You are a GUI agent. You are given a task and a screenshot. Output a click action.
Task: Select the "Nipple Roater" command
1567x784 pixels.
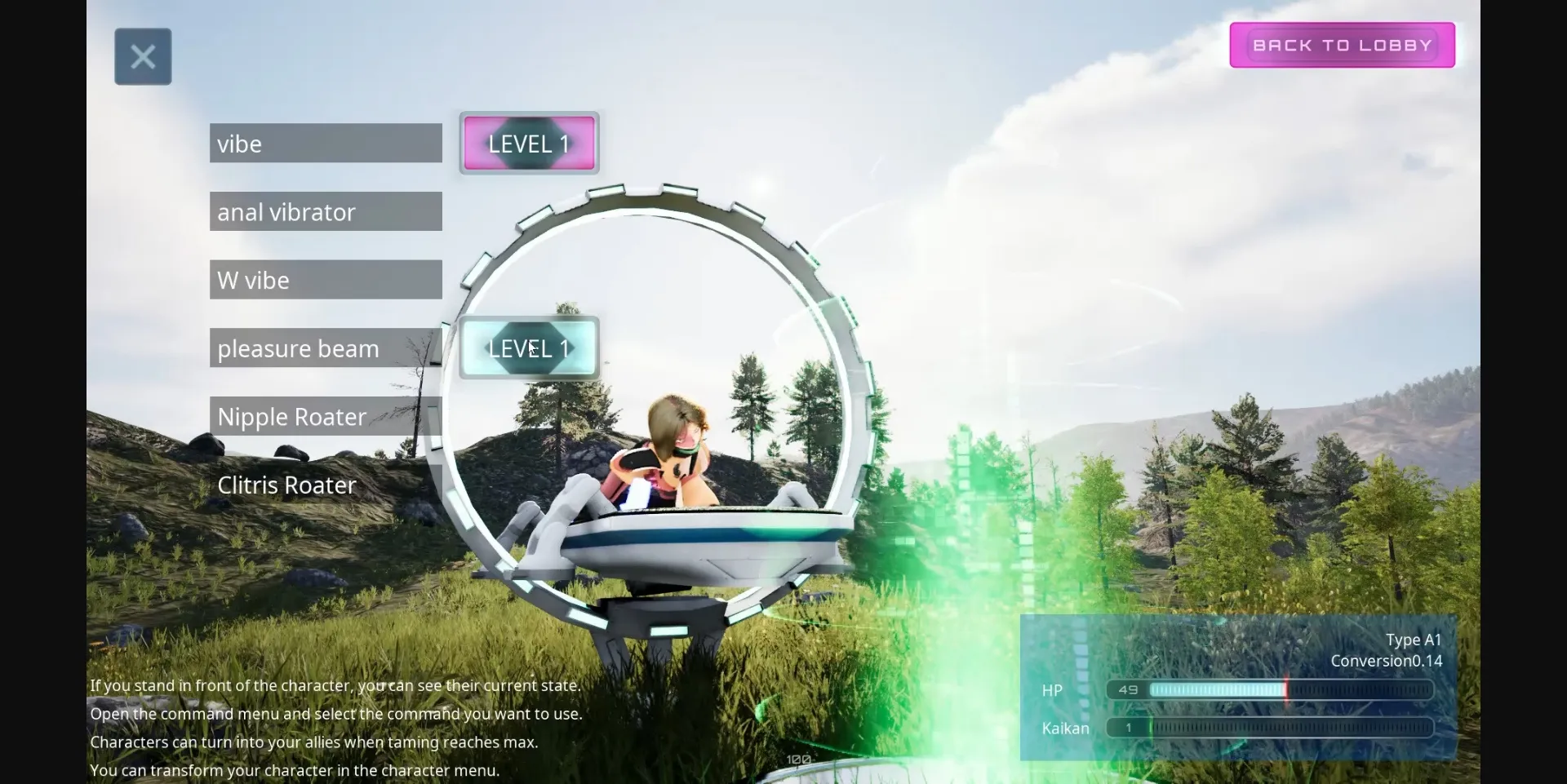point(325,416)
